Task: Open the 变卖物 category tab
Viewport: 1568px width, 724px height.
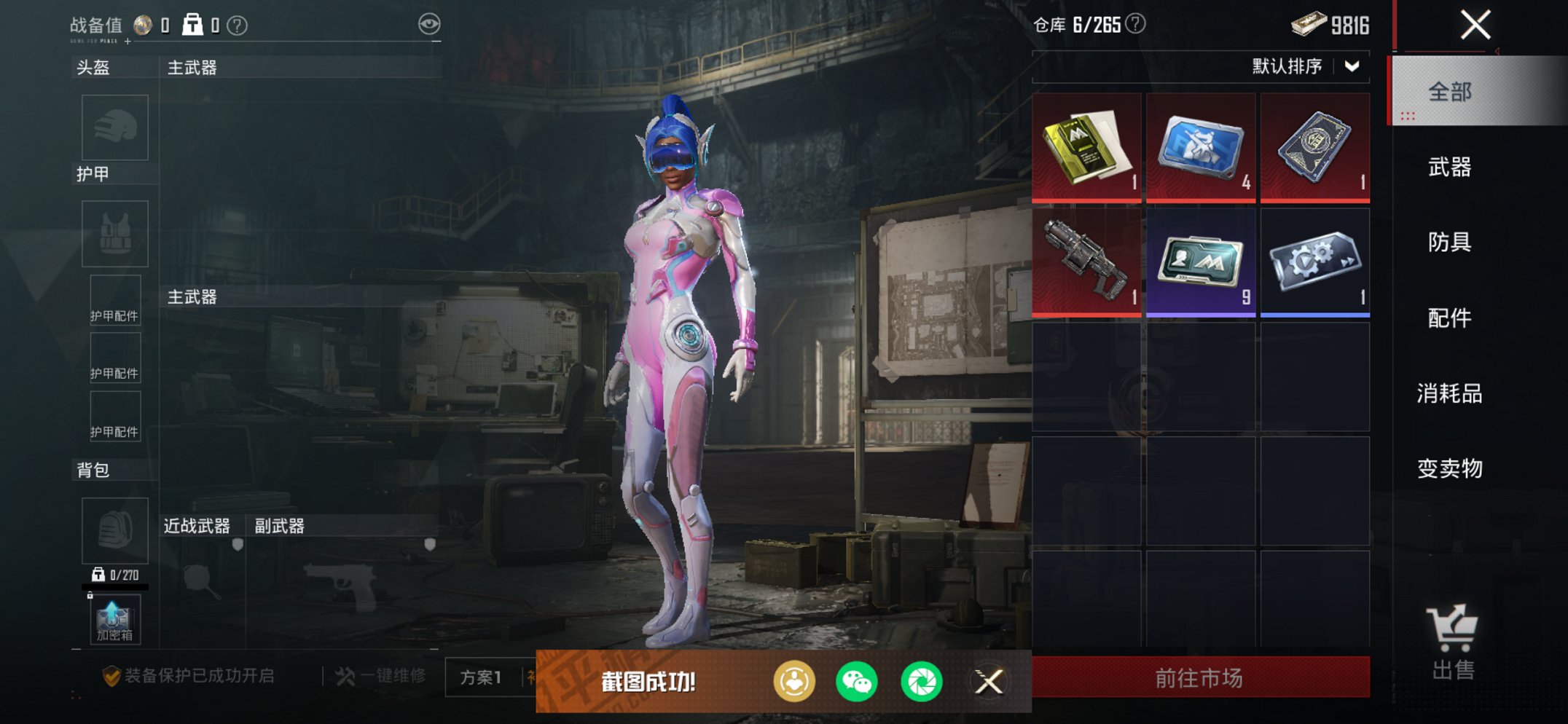Action: pos(1450,468)
